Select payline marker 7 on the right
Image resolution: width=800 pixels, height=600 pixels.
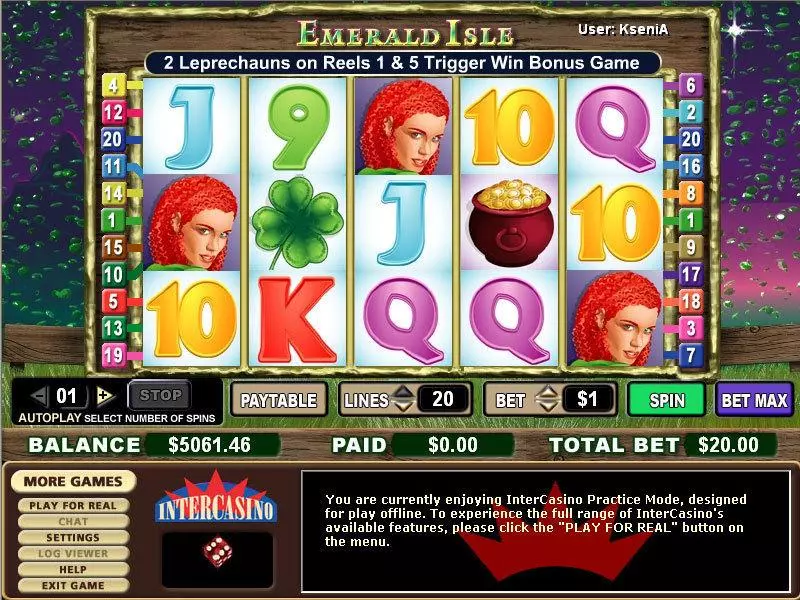[690, 354]
